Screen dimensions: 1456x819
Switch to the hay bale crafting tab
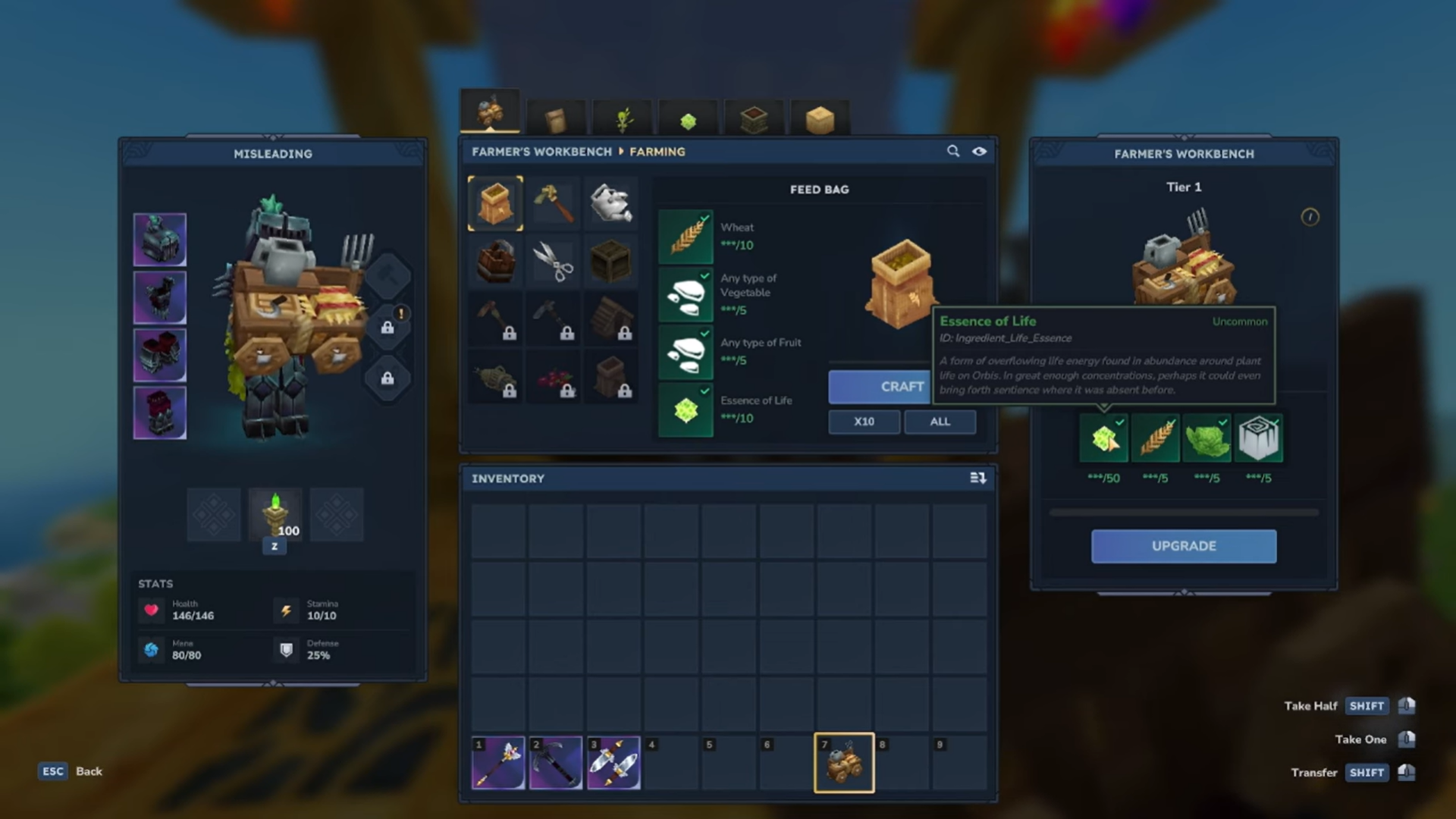tap(821, 119)
